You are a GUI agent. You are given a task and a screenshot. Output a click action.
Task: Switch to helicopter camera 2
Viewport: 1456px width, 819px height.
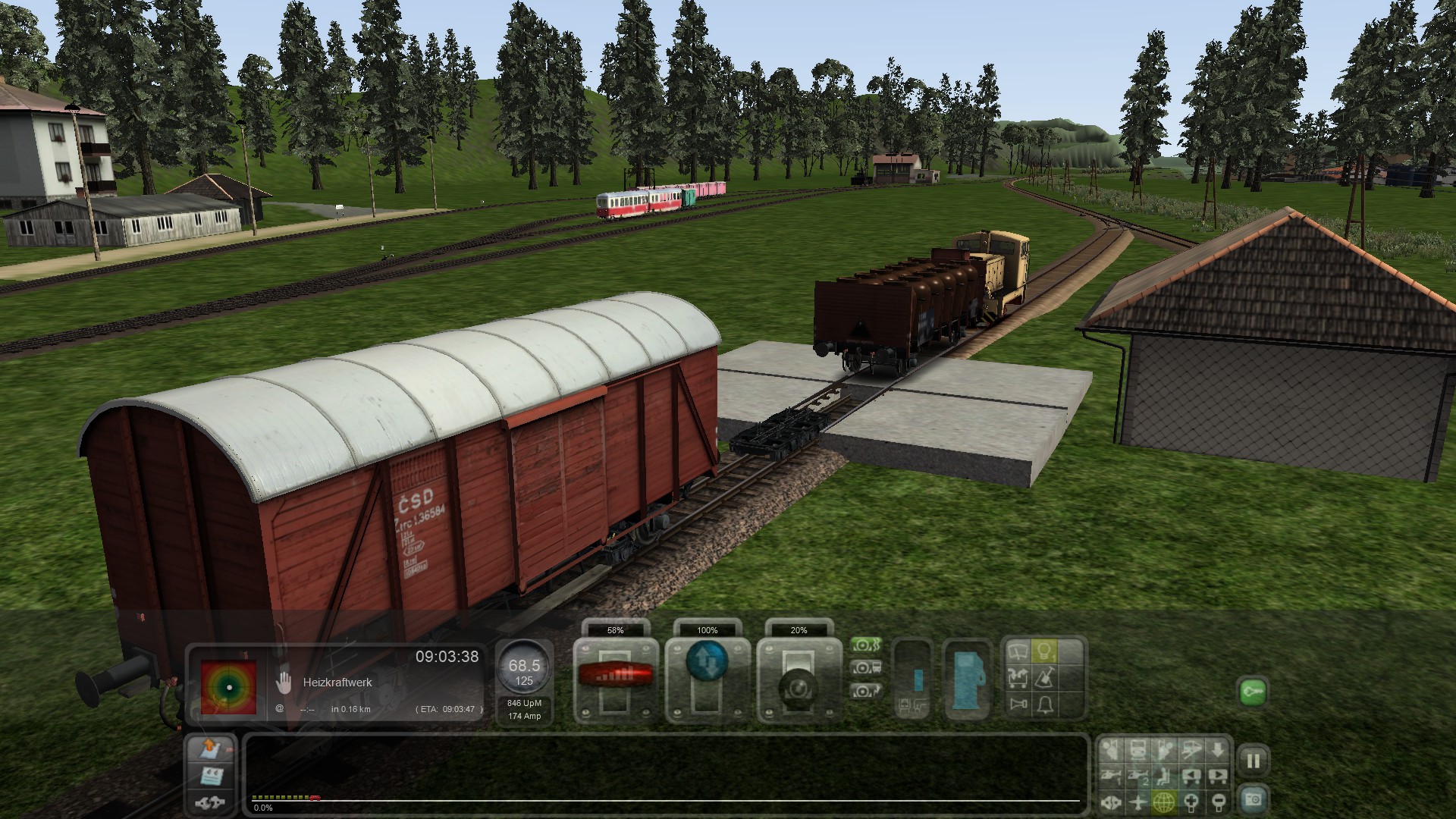click(x=1138, y=776)
